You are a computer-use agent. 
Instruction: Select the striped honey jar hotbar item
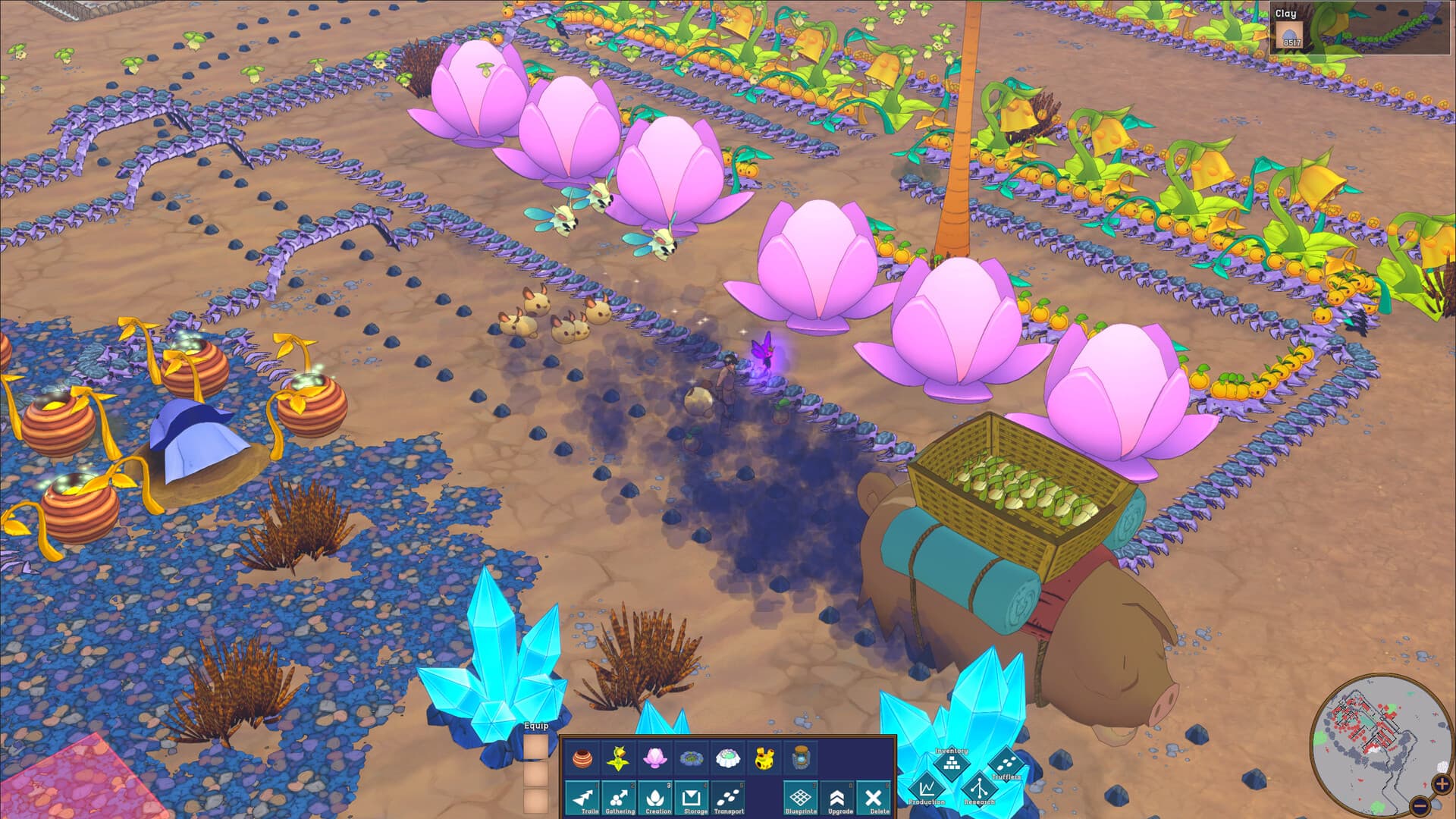[582, 761]
